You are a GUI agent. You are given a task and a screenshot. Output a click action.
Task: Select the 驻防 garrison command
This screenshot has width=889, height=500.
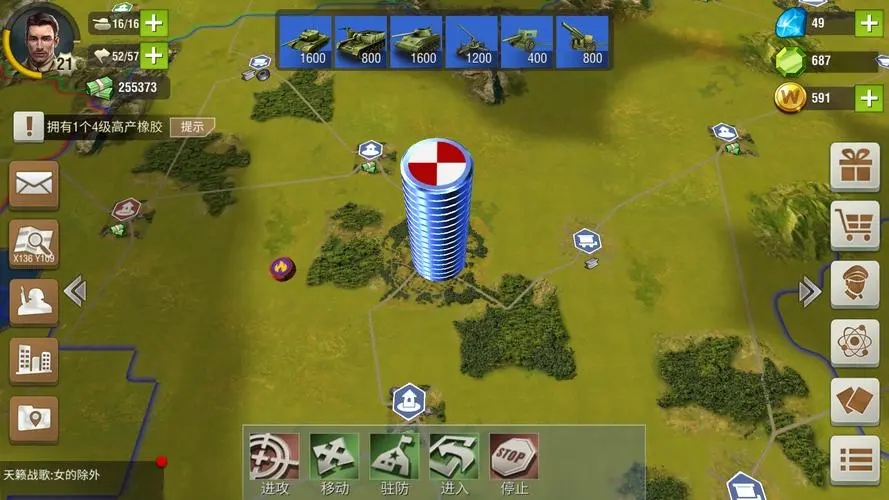[394, 458]
